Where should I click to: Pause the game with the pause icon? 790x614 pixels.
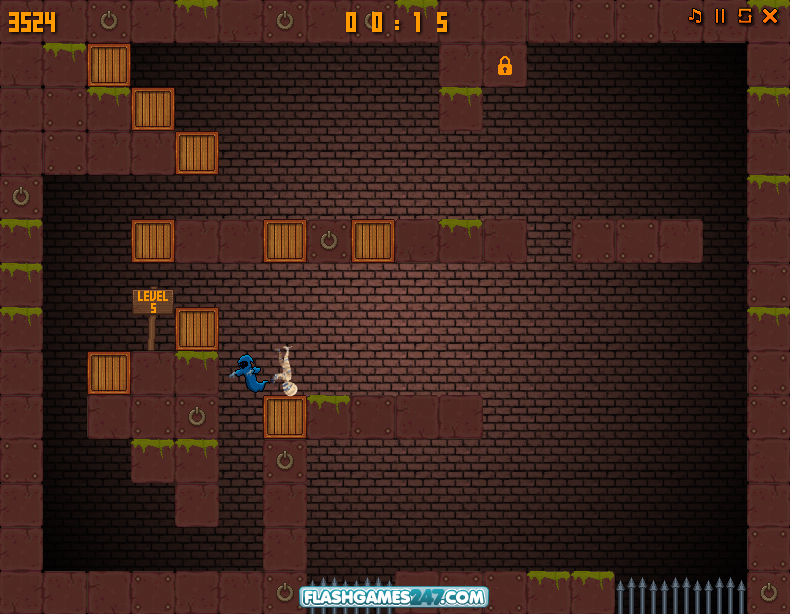pos(720,16)
